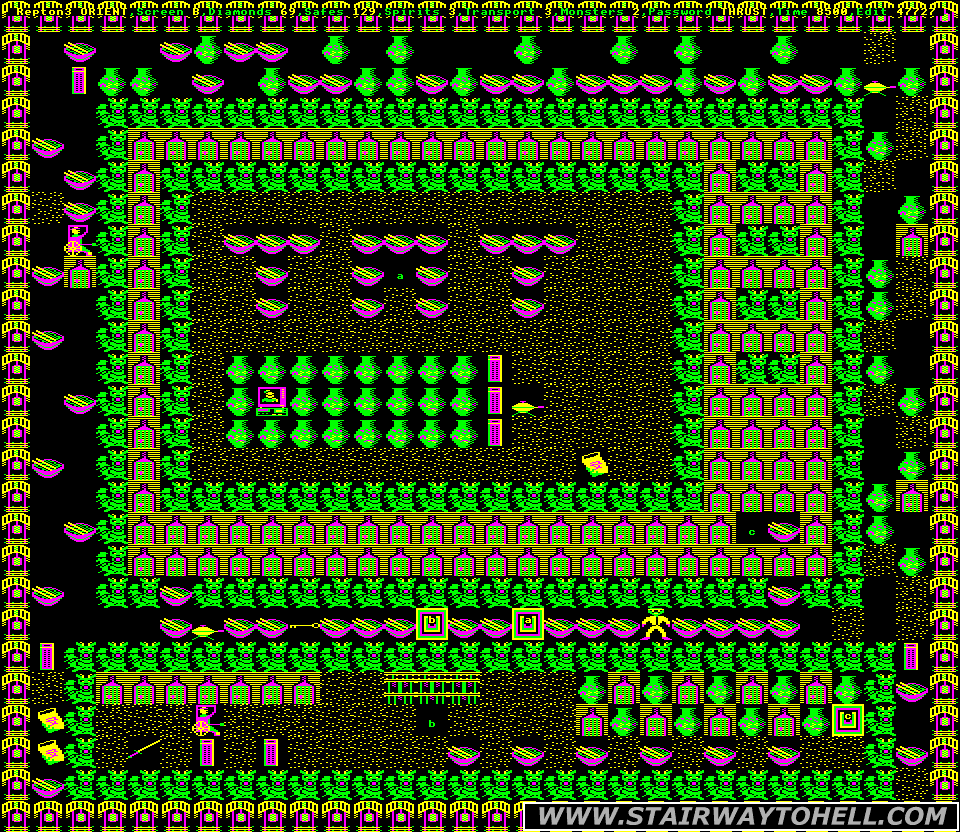Click the www.stairwaytohell.com watermark link
The height and width of the screenshot is (832, 960).
[740, 816]
